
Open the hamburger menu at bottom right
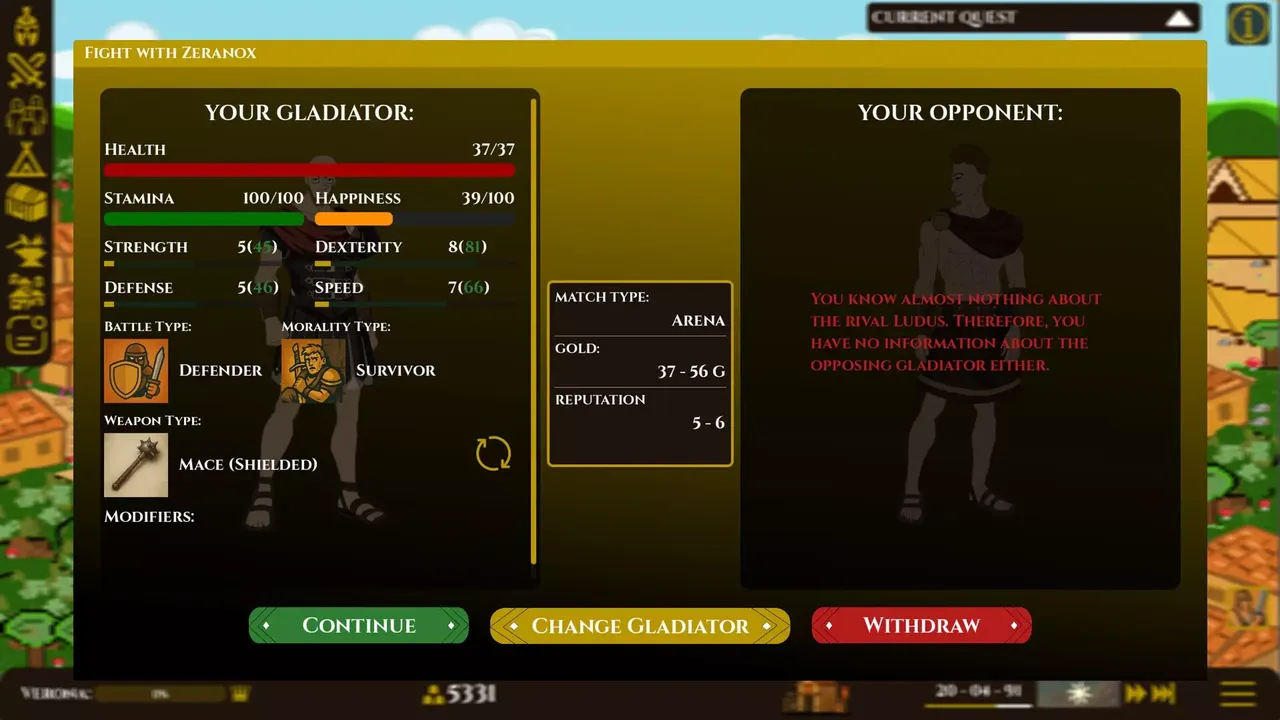click(x=1237, y=692)
